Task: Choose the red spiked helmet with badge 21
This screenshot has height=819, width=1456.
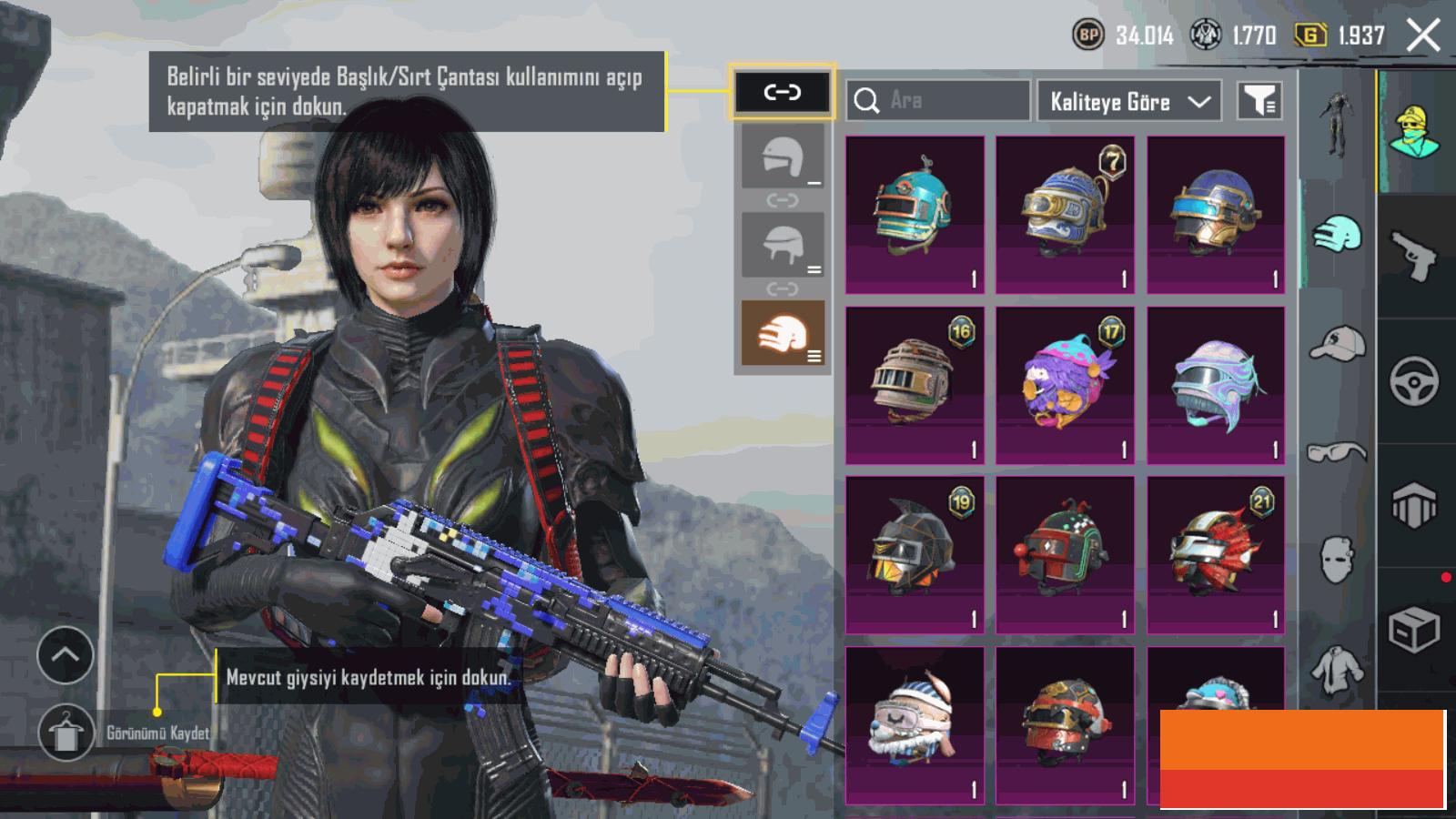Action: point(1216,554)
